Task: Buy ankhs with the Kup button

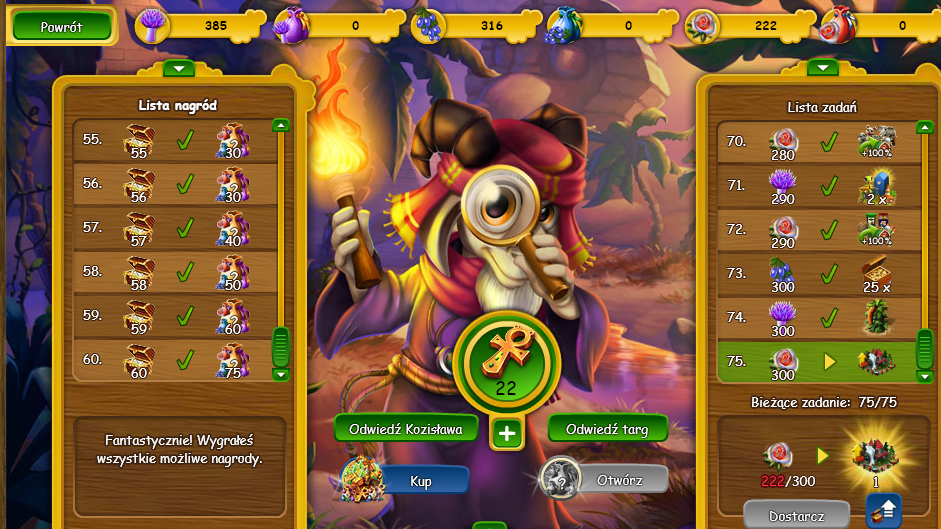Action: (x=421, y=481)
